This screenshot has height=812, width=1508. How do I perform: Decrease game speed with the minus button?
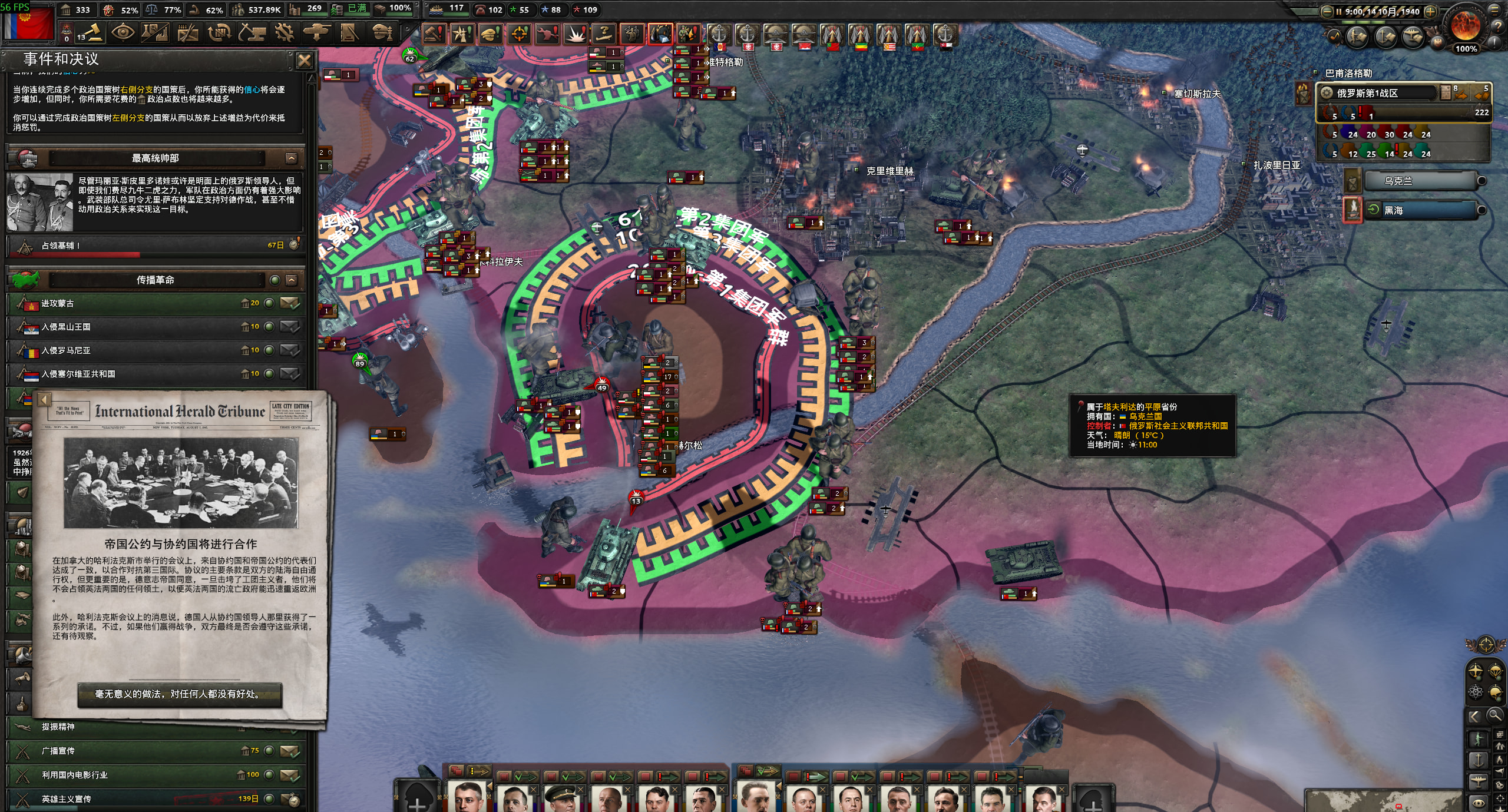coord(1327,11)
